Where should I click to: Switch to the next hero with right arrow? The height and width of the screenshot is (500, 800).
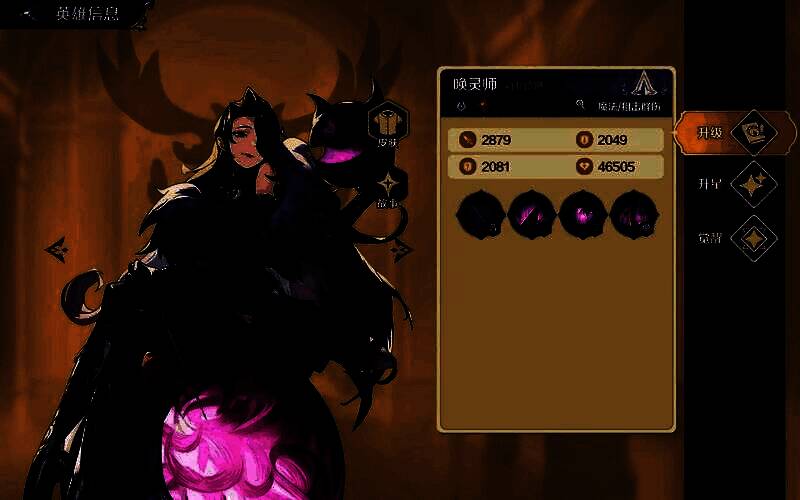pyautogui.click(x=401, y=250)
